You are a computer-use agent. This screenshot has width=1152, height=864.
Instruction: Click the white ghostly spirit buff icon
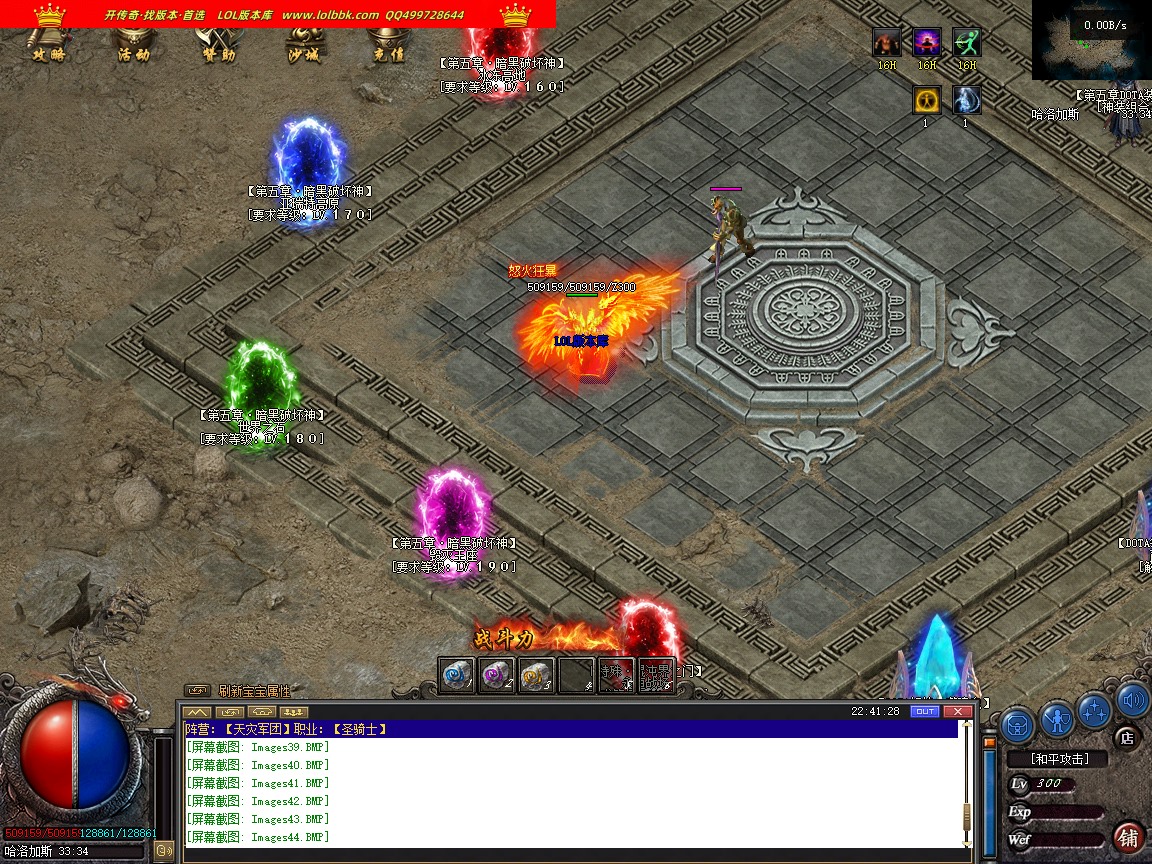(966, 99)
